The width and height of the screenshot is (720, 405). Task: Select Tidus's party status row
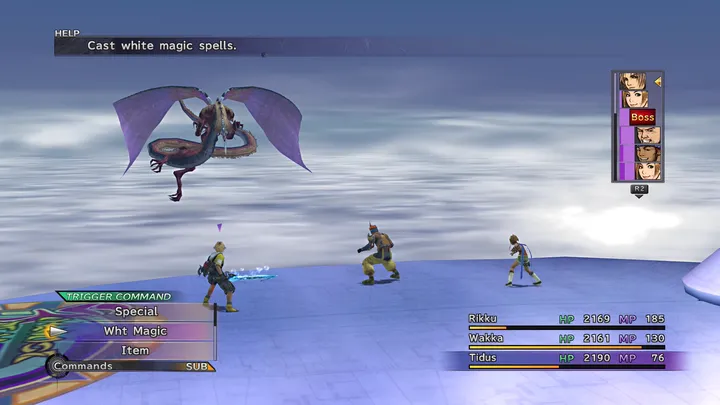[565, 358]
